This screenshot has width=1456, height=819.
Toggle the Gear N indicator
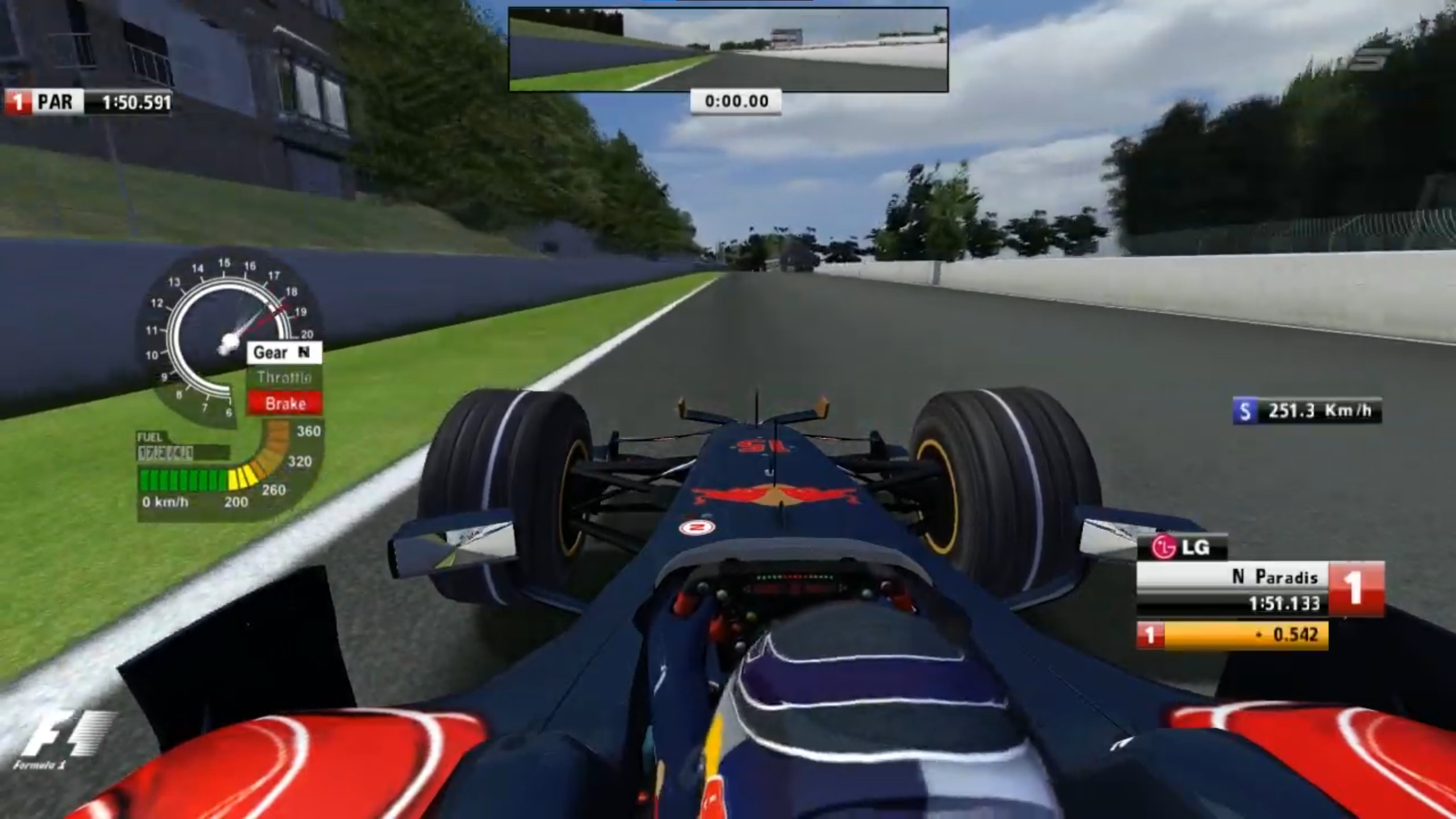283,352
